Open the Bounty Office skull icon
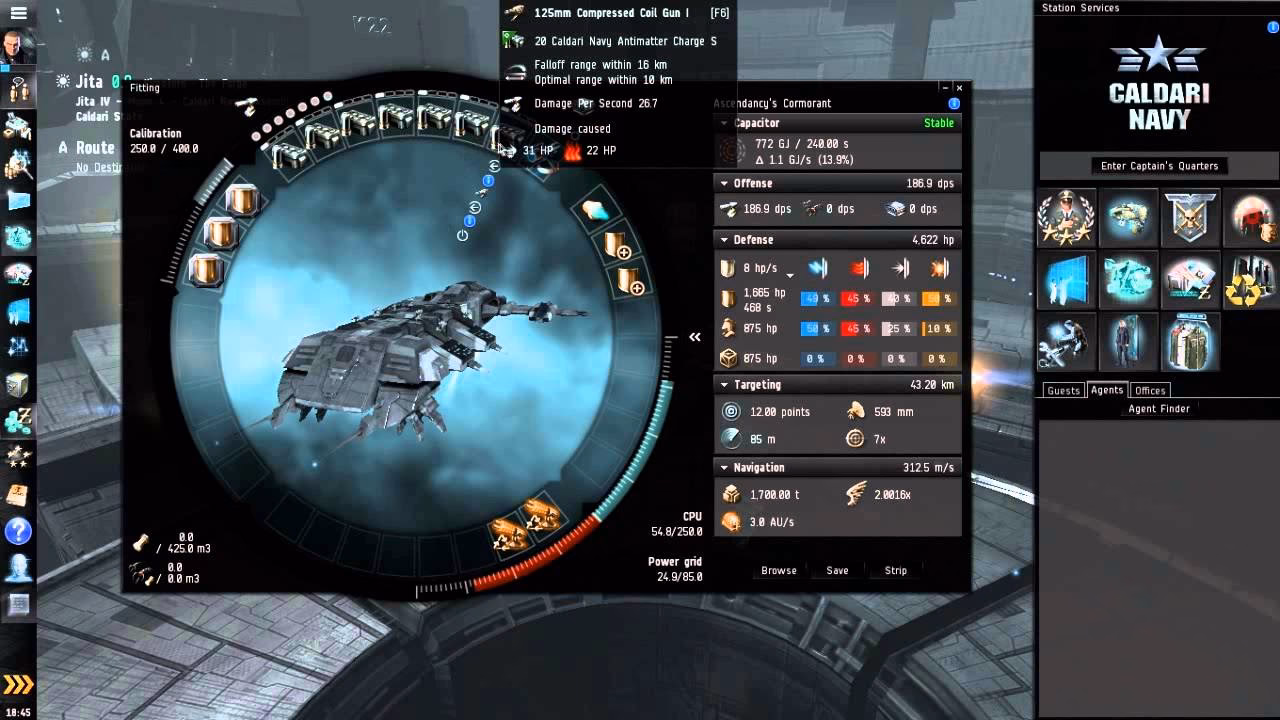This screenshot has height=720, width=1280. [x=1190, y=218]
